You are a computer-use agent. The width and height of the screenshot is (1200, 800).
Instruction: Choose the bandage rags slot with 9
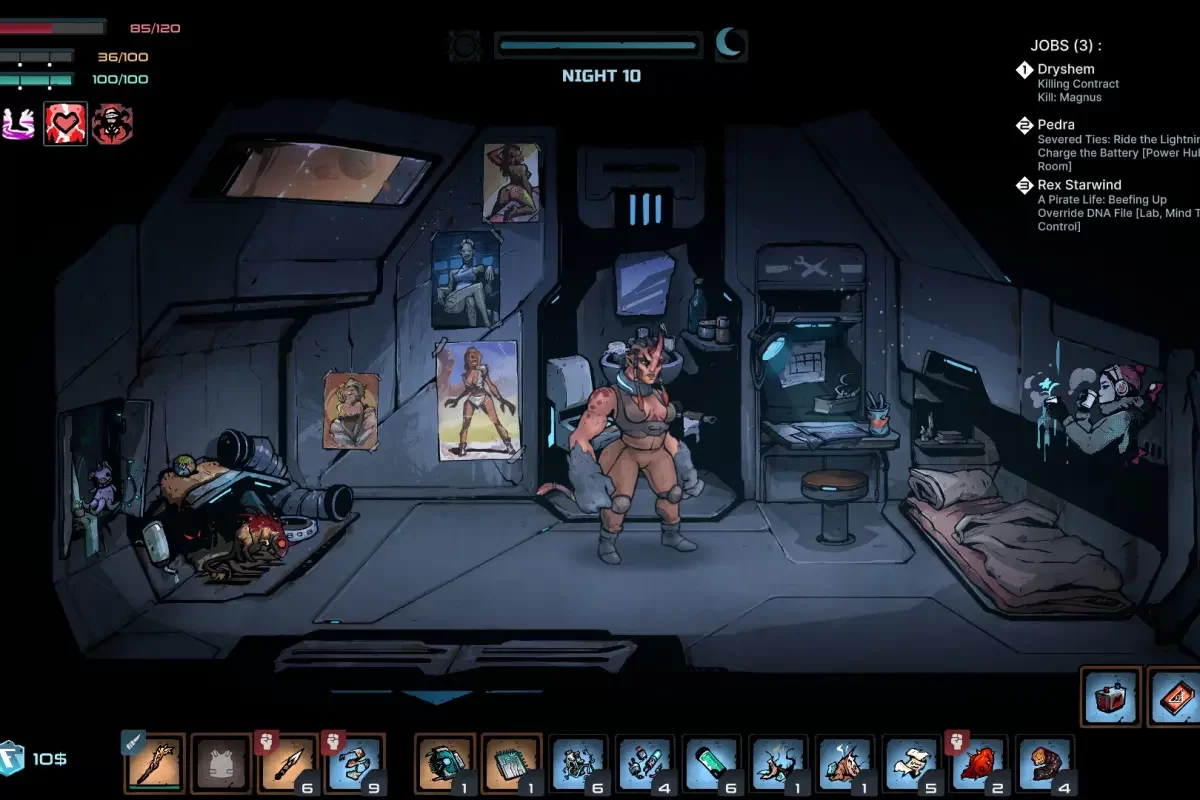point(354,765)
